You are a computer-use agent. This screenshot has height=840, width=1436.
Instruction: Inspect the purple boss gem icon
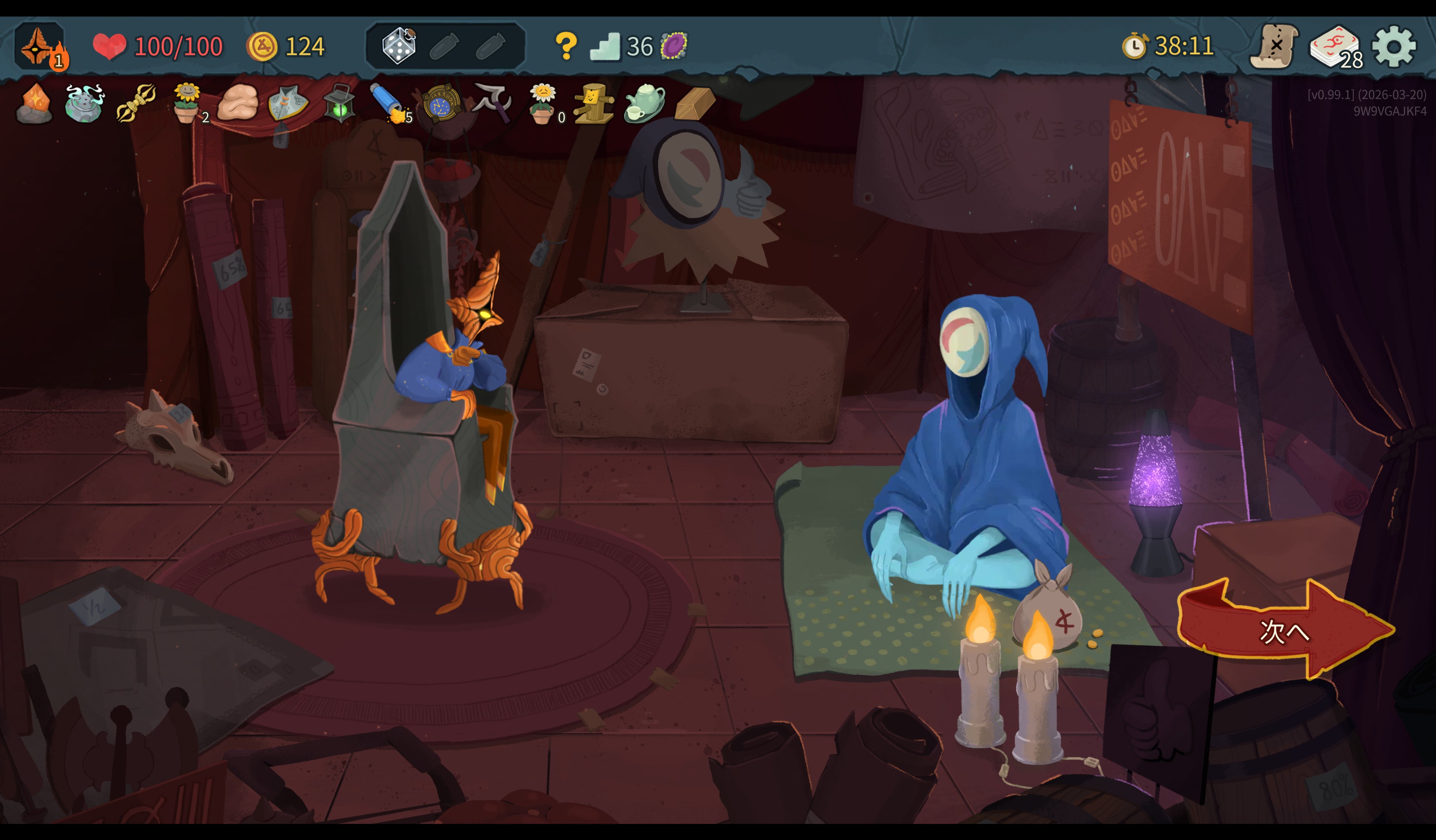click(674, 46)
